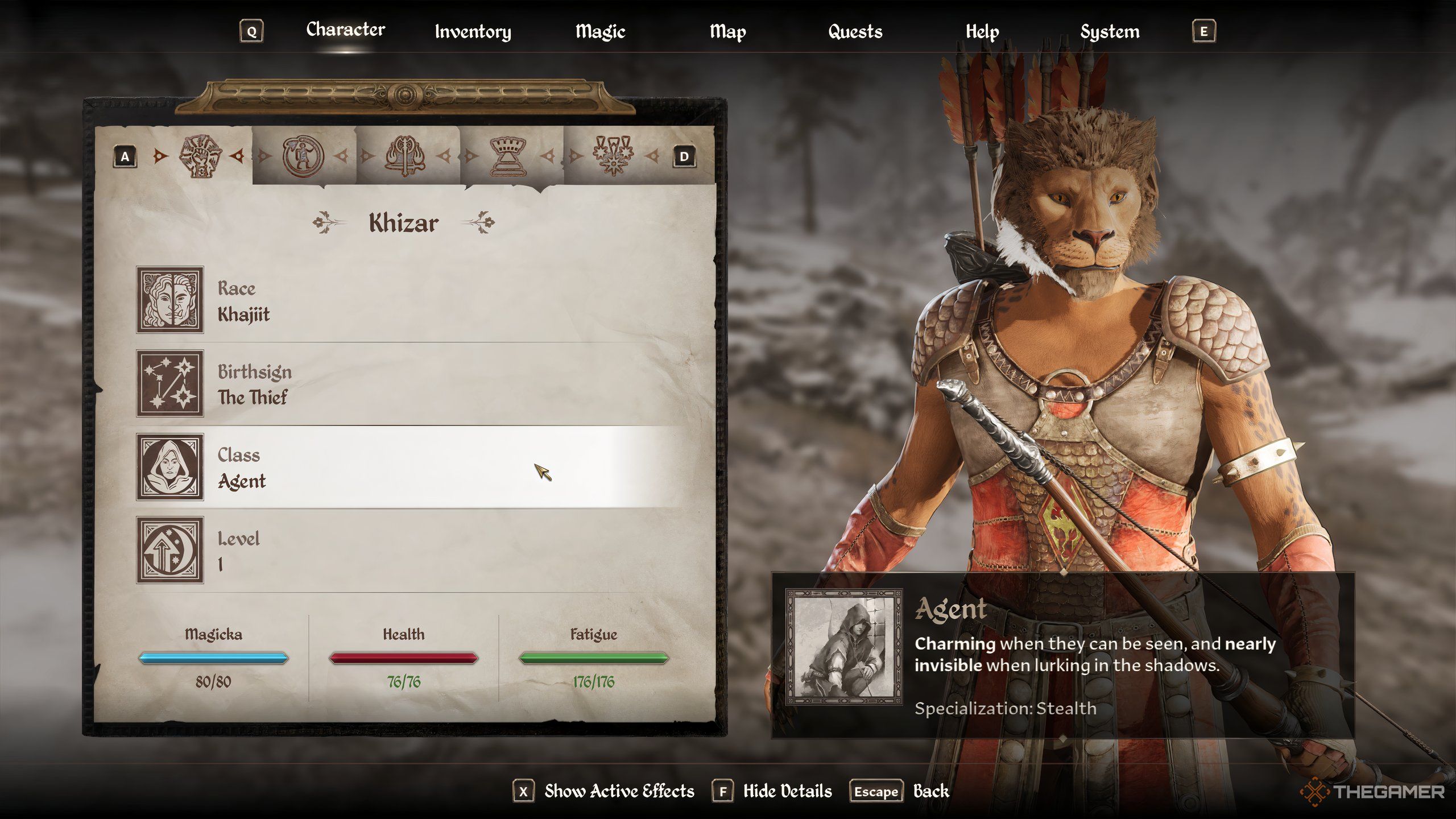Select the fist emblem character sub-tab
This screenshot has height=819, width=1456.
200,156
